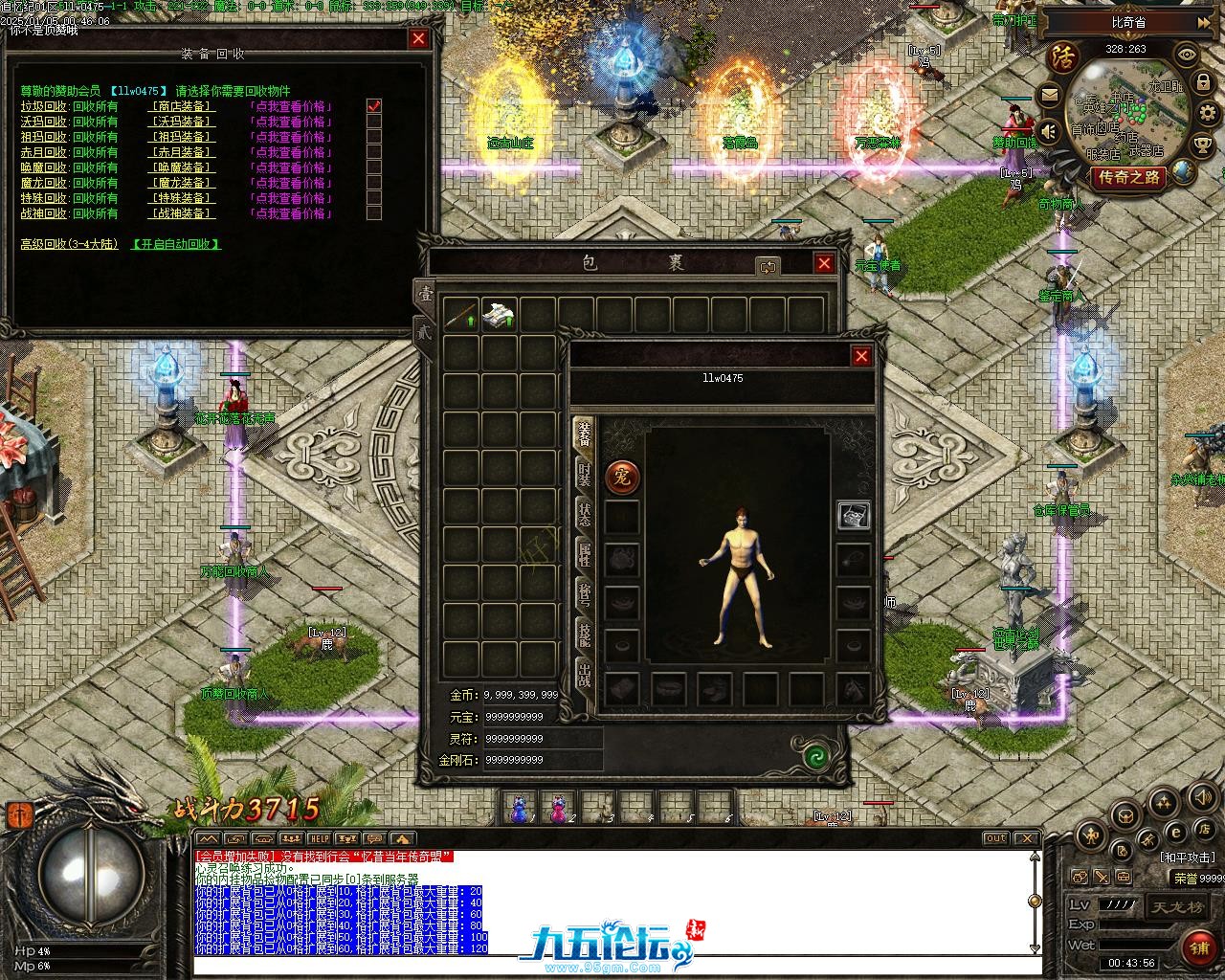1225x980 pixels.
Task: Close the 装备回收 equipment recycle window
Action: pyautogui.click(x=418, y=38)
